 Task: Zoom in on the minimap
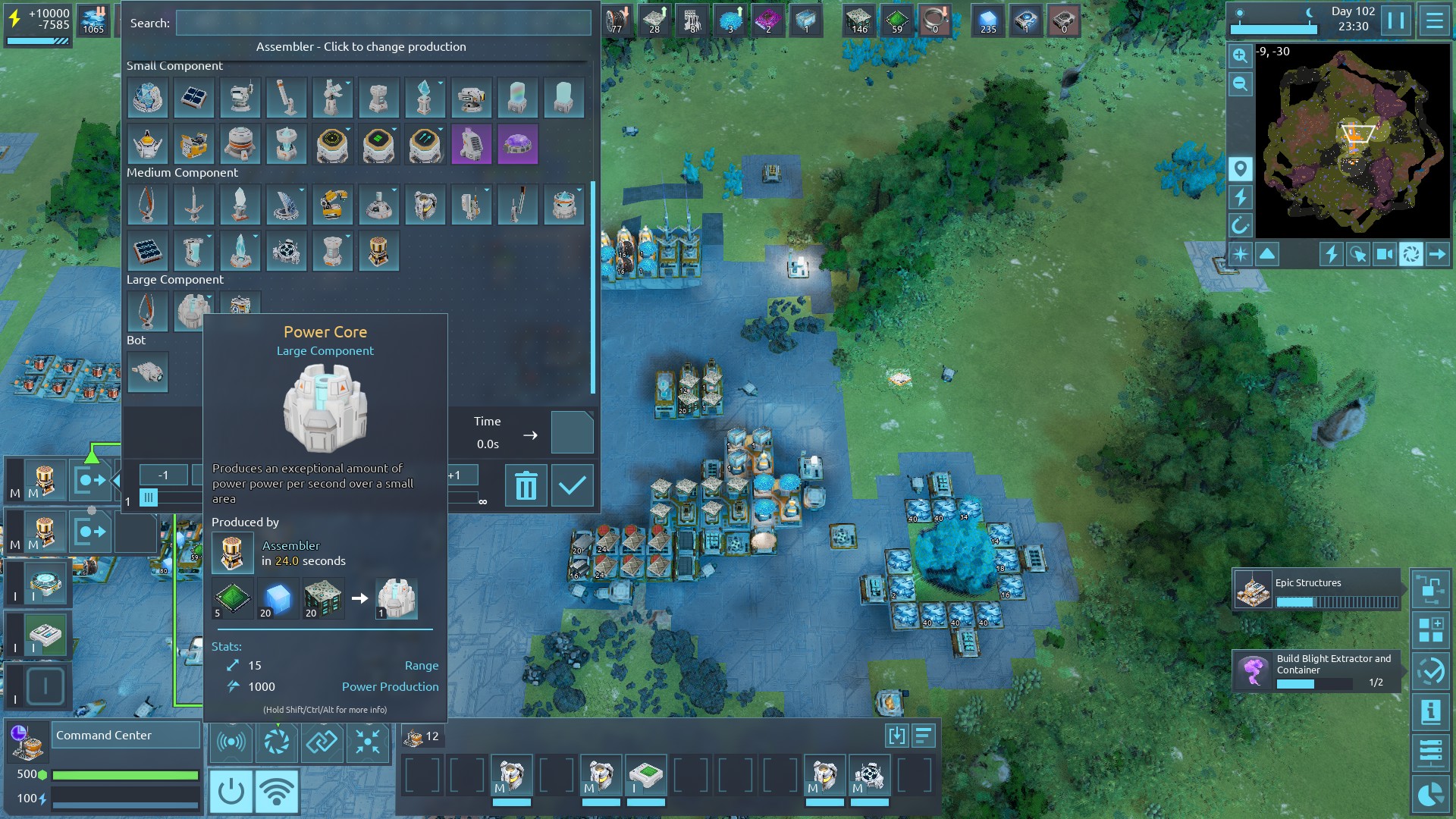click(1240, 55)
